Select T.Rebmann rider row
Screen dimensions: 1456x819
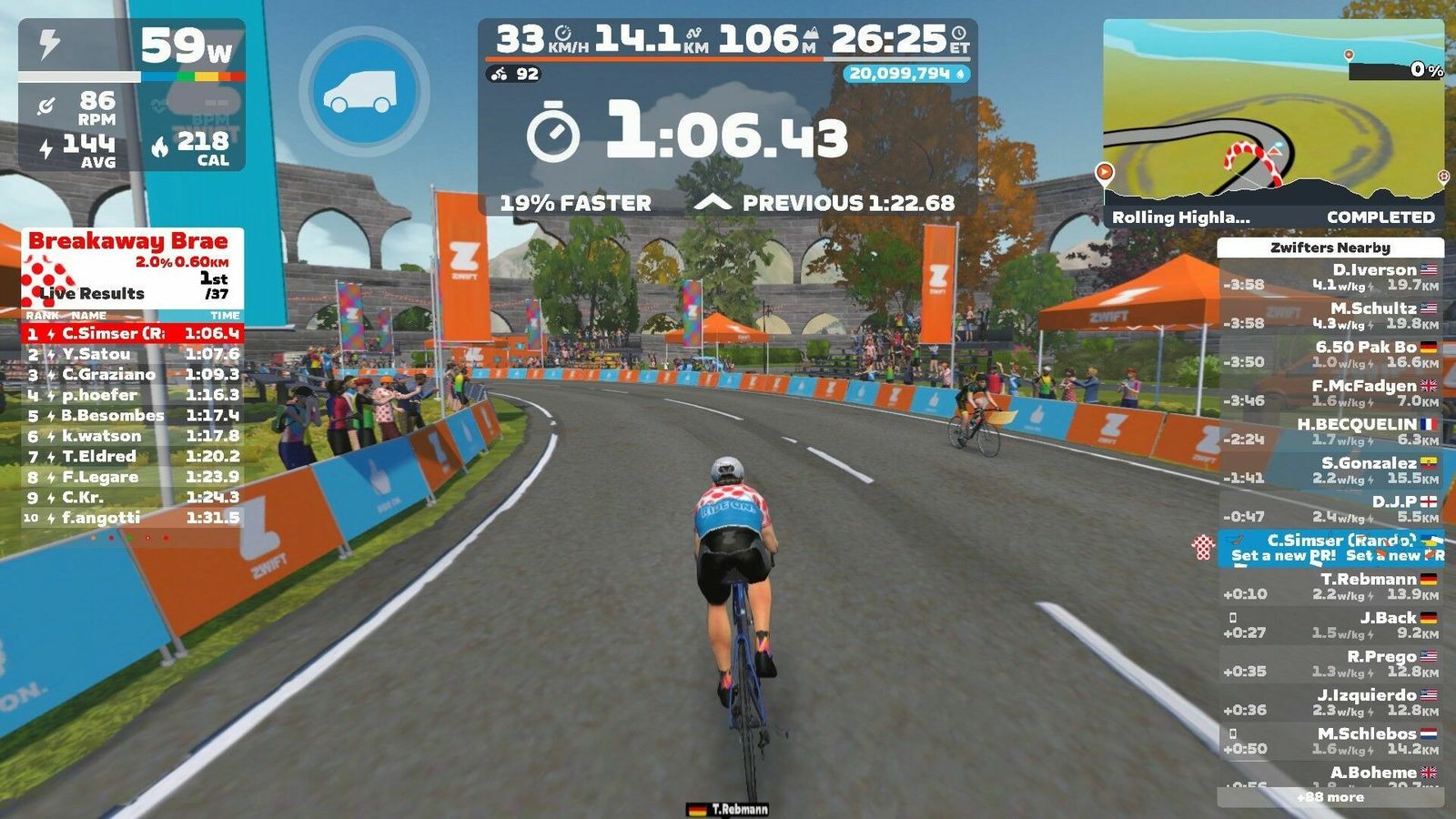pos(1330,586)
